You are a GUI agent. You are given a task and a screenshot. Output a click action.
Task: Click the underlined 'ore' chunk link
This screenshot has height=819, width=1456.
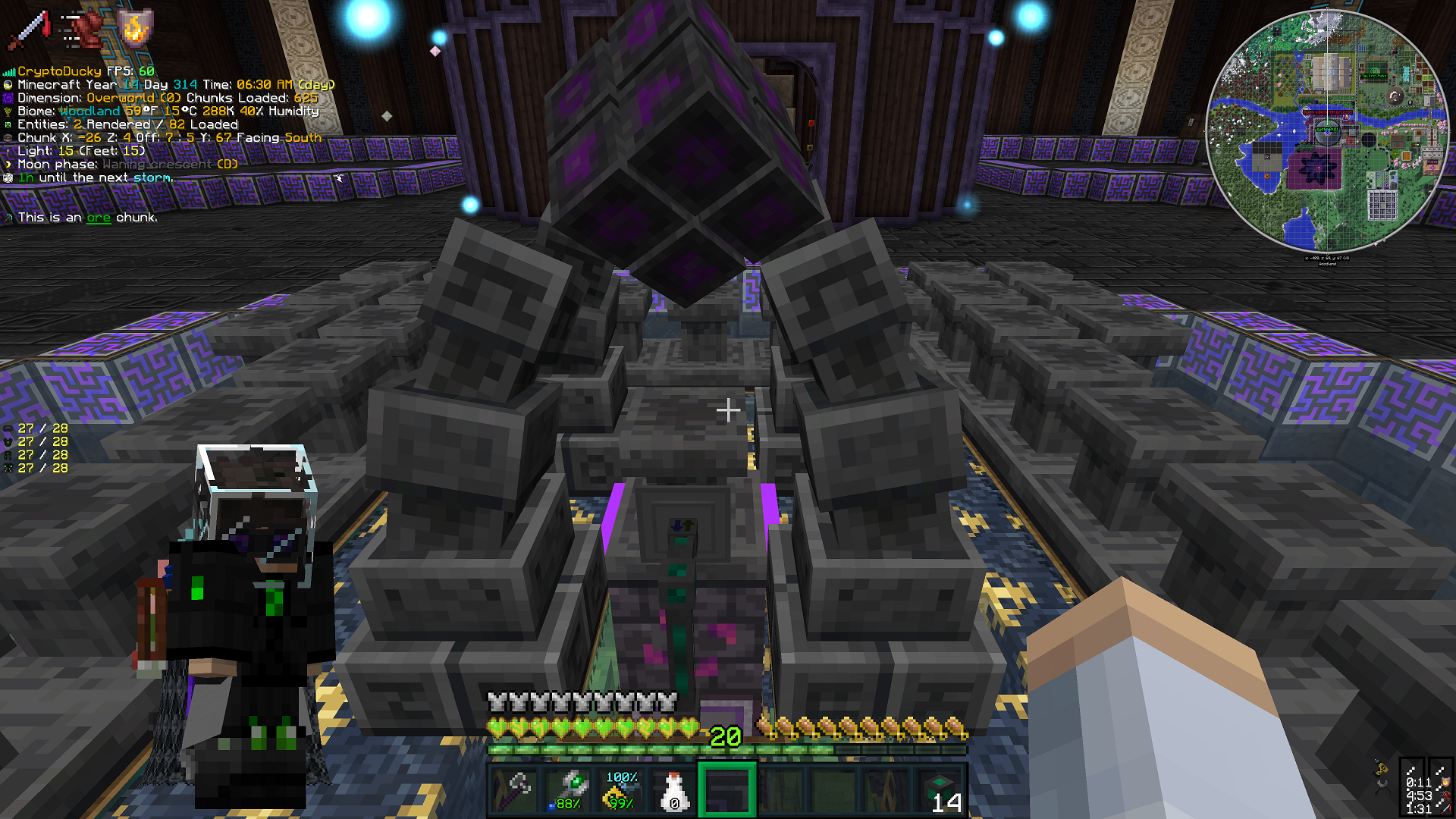(99, 218)
